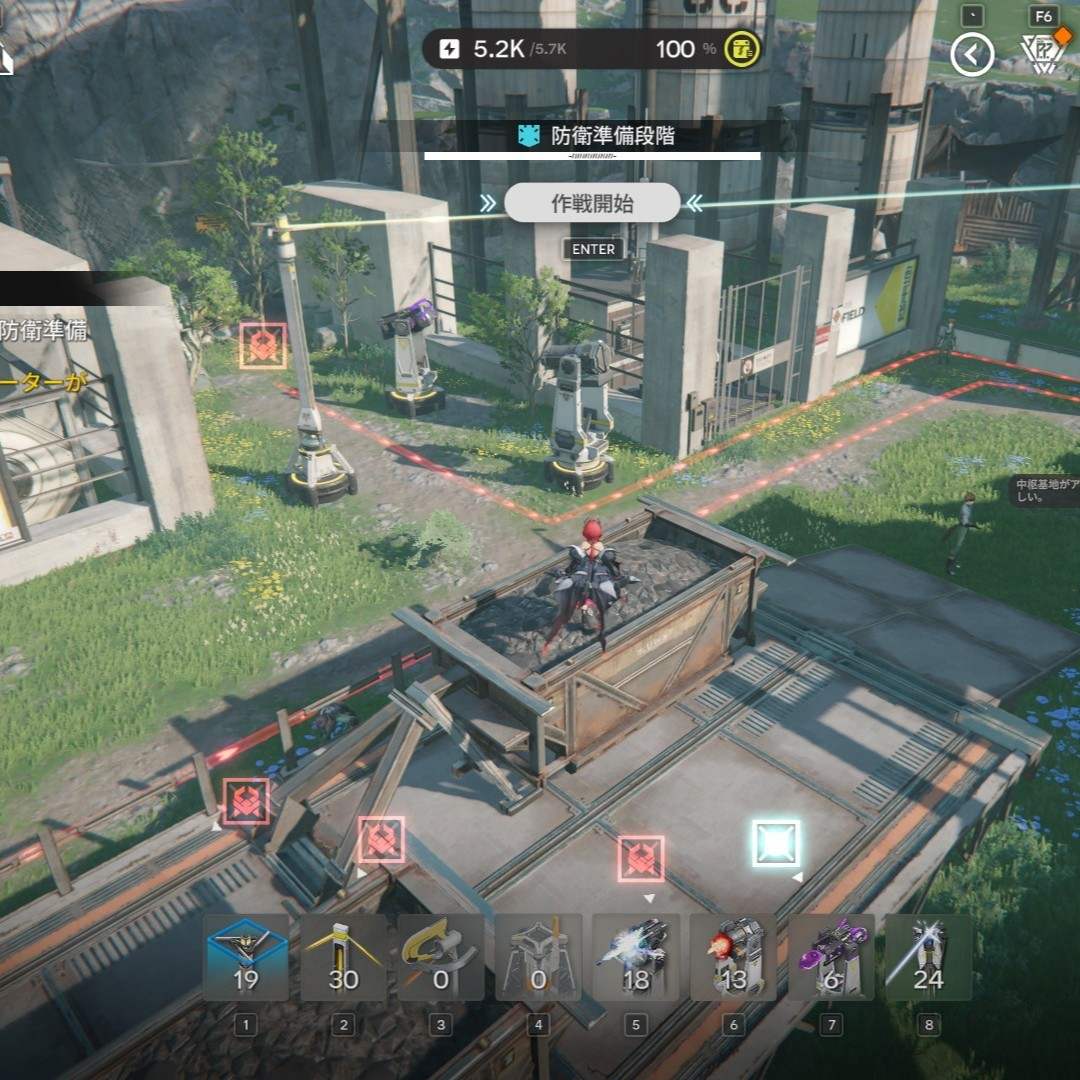
Task: Pick the grey armored gate structure slot
Action: 538,957
